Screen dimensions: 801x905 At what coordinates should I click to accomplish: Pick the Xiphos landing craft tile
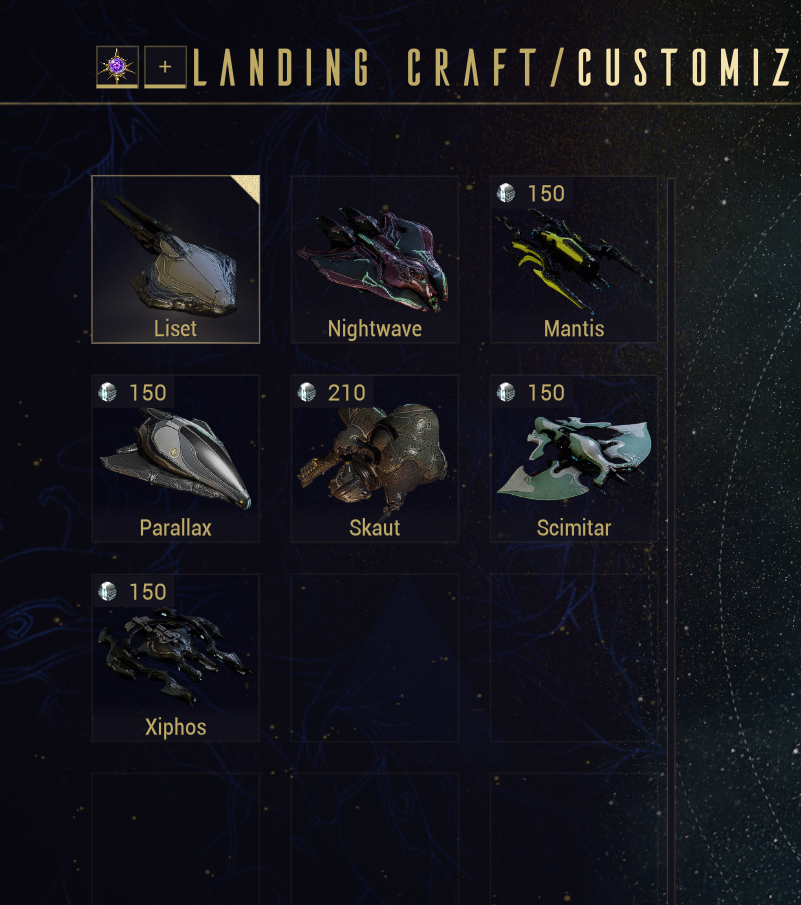(x=175, y=658)
